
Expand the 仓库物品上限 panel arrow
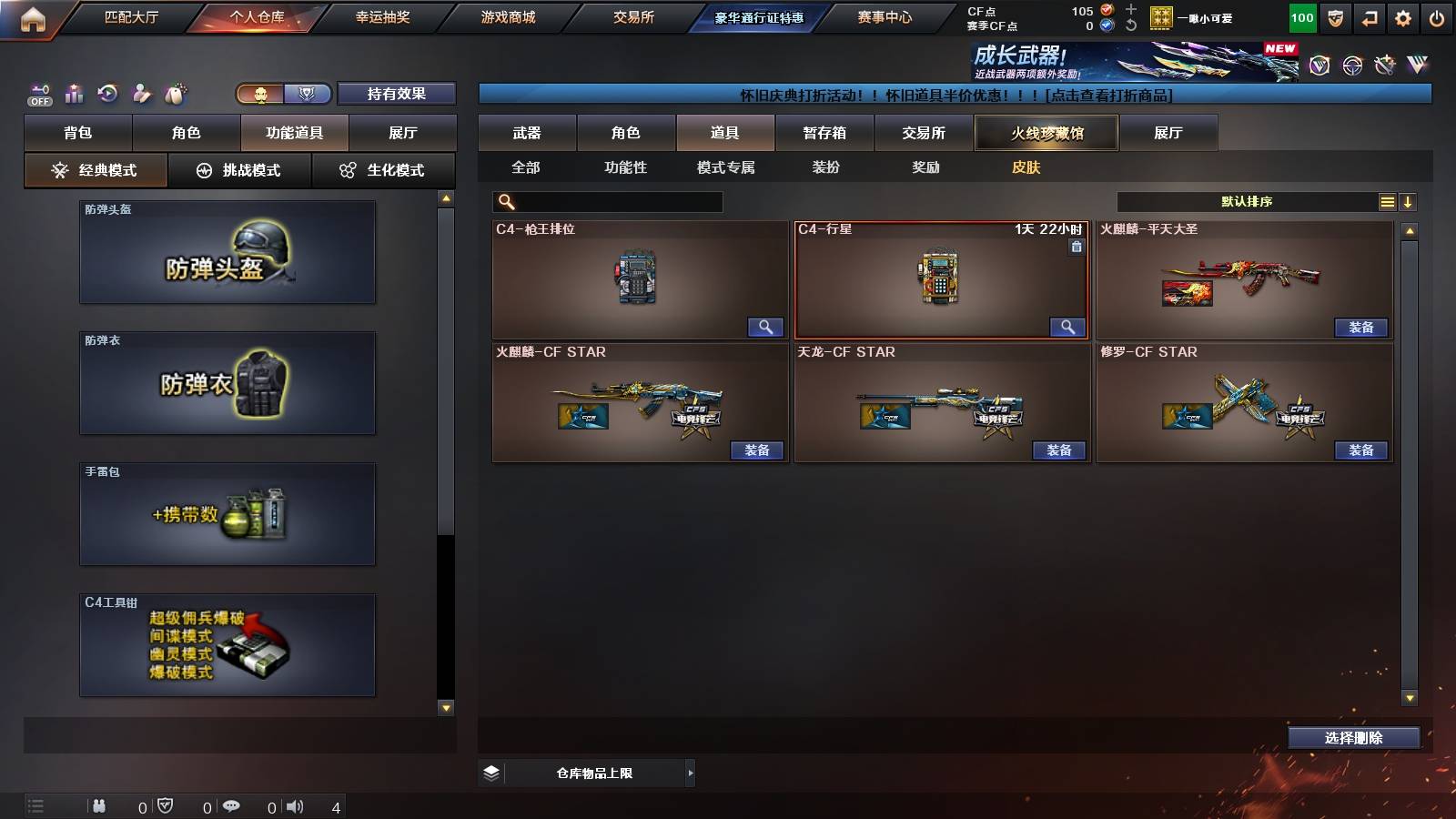(x=689, y=773)
